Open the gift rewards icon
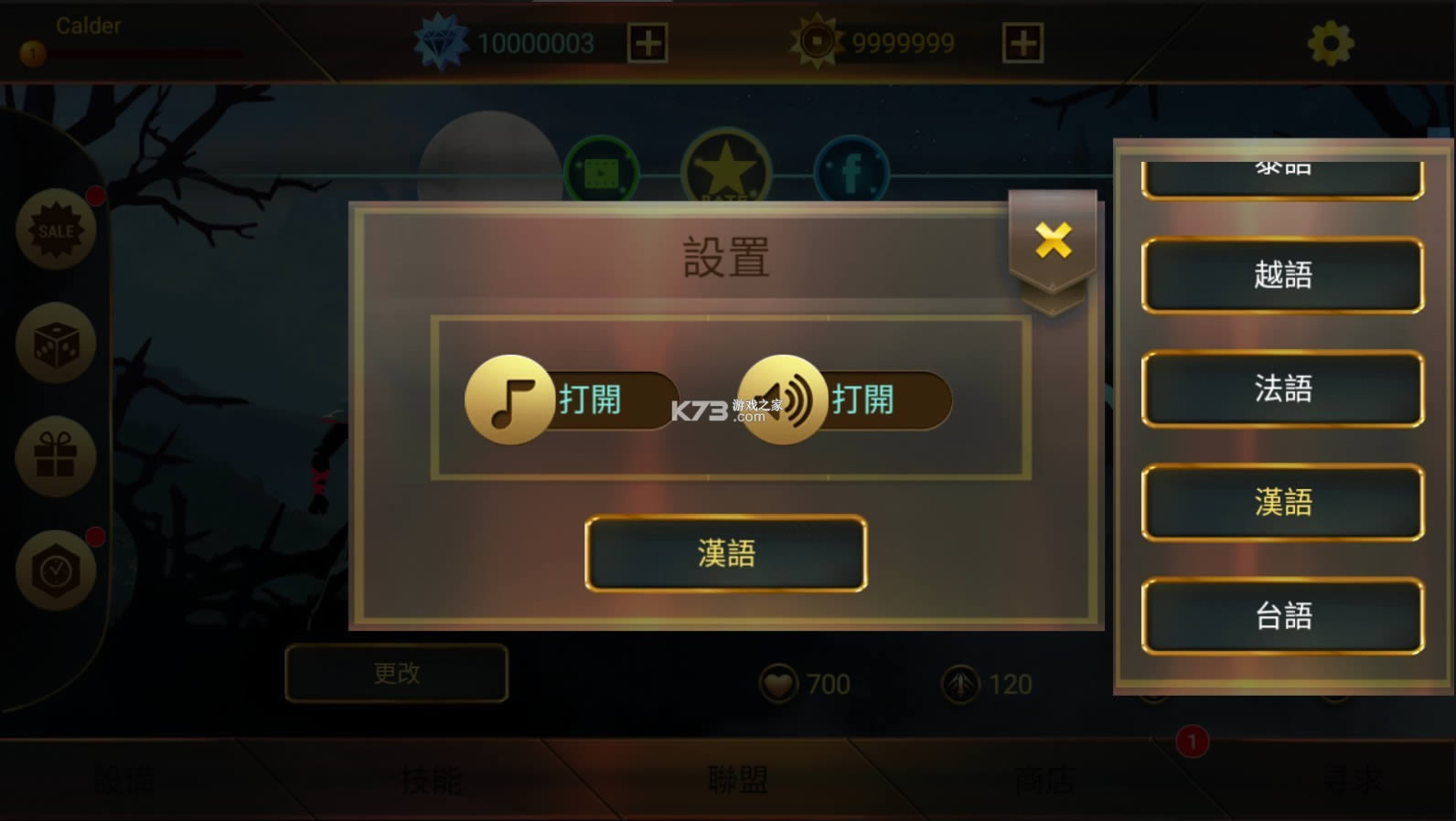 click(x=57, y=457)
